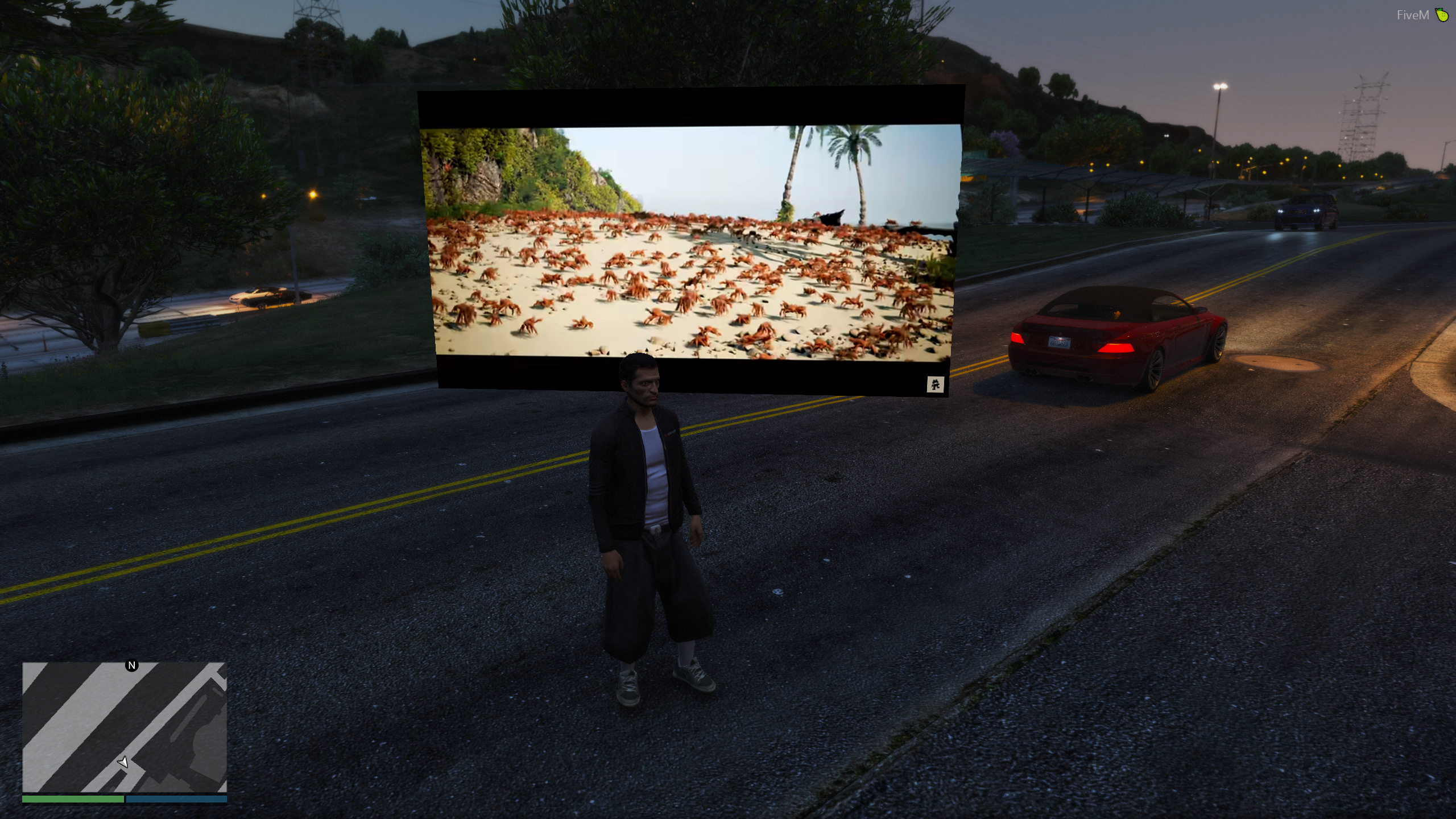Click the player arrow on the minimap
This screenshot has width=1456, height=819.
click(123, 762)
